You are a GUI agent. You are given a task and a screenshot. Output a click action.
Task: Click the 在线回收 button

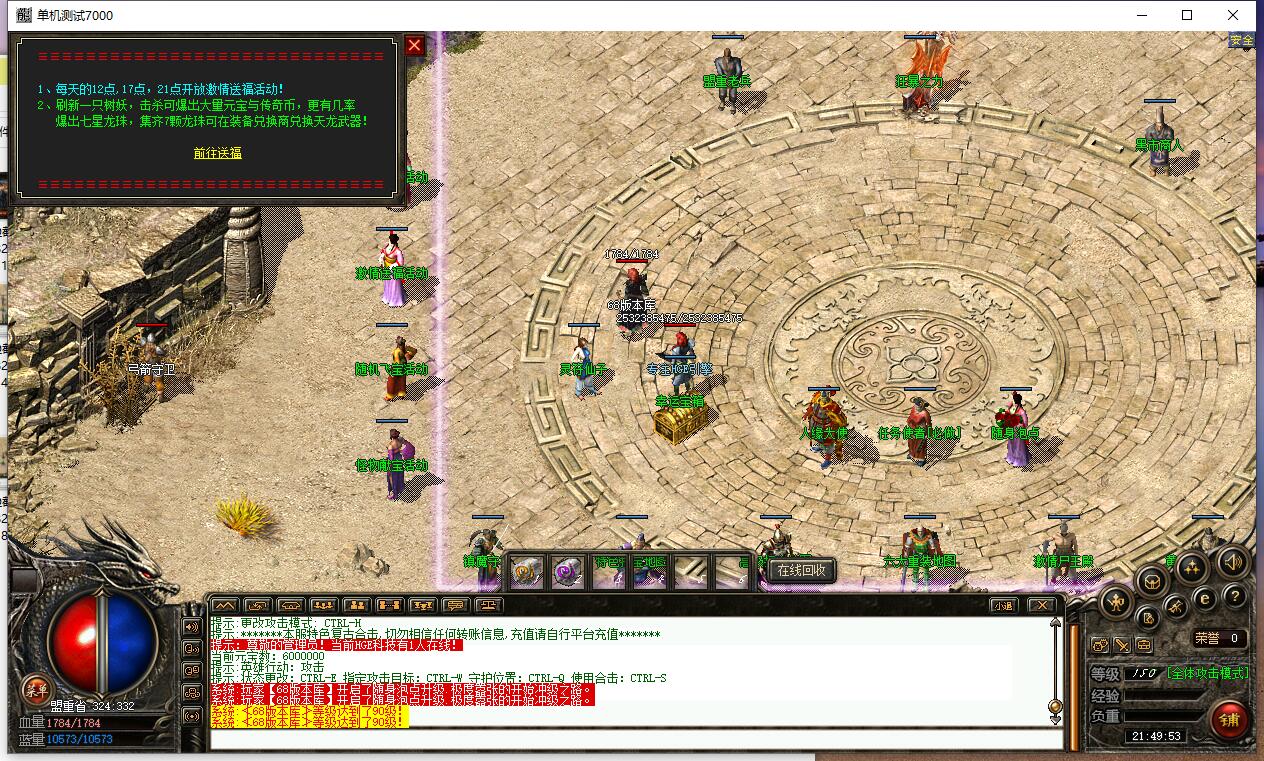801,570
